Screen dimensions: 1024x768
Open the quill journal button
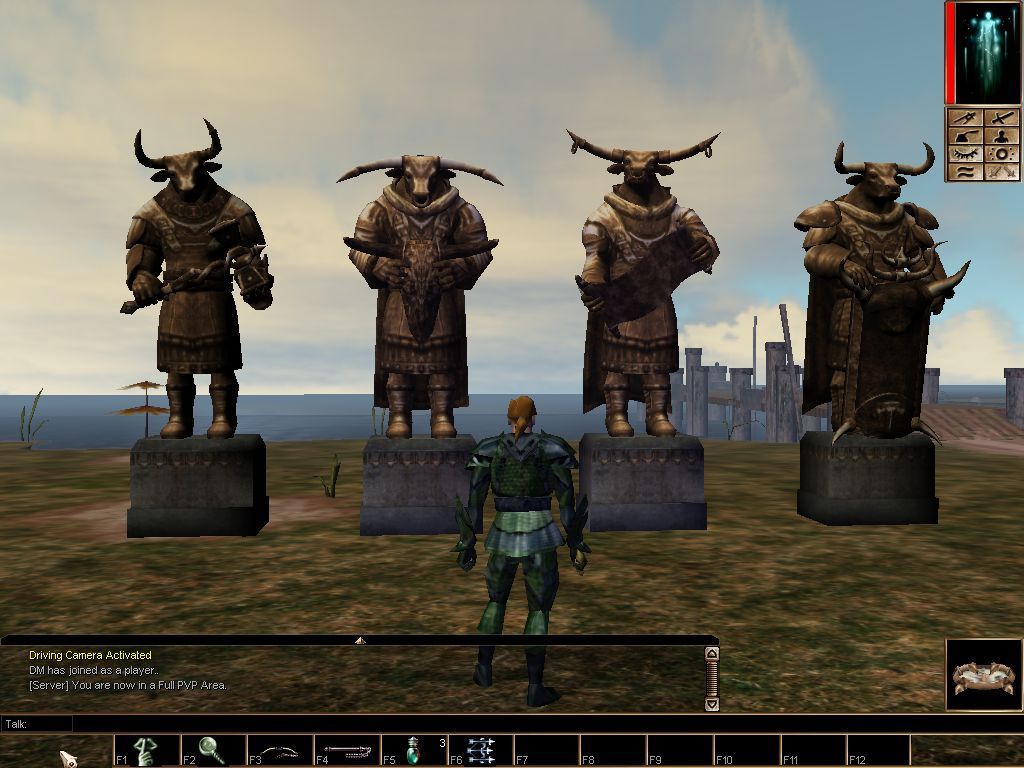pyautogui.click(x=965, y=119)
